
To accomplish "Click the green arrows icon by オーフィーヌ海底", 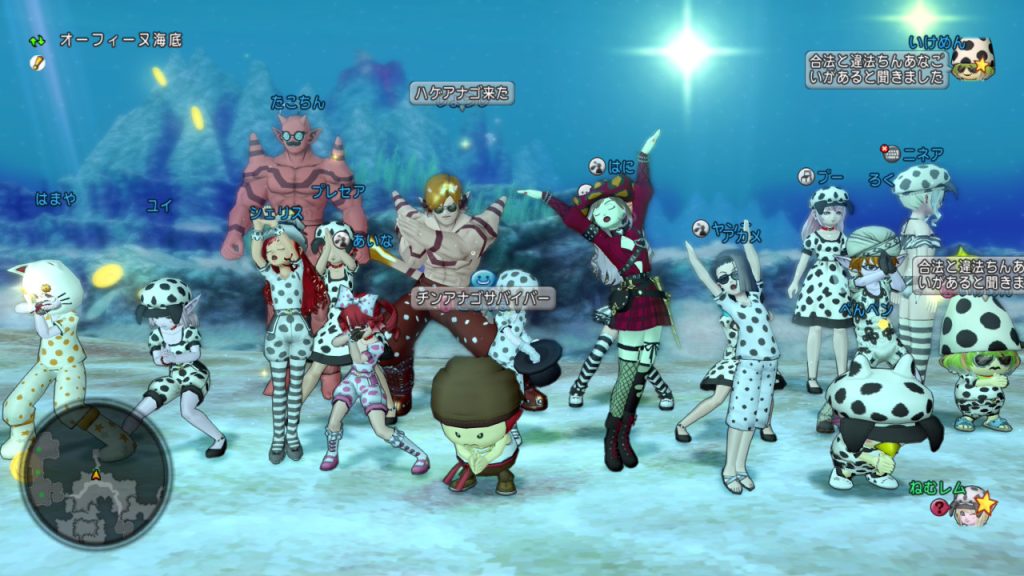I will pyautogui.click(x=37, y=41).
